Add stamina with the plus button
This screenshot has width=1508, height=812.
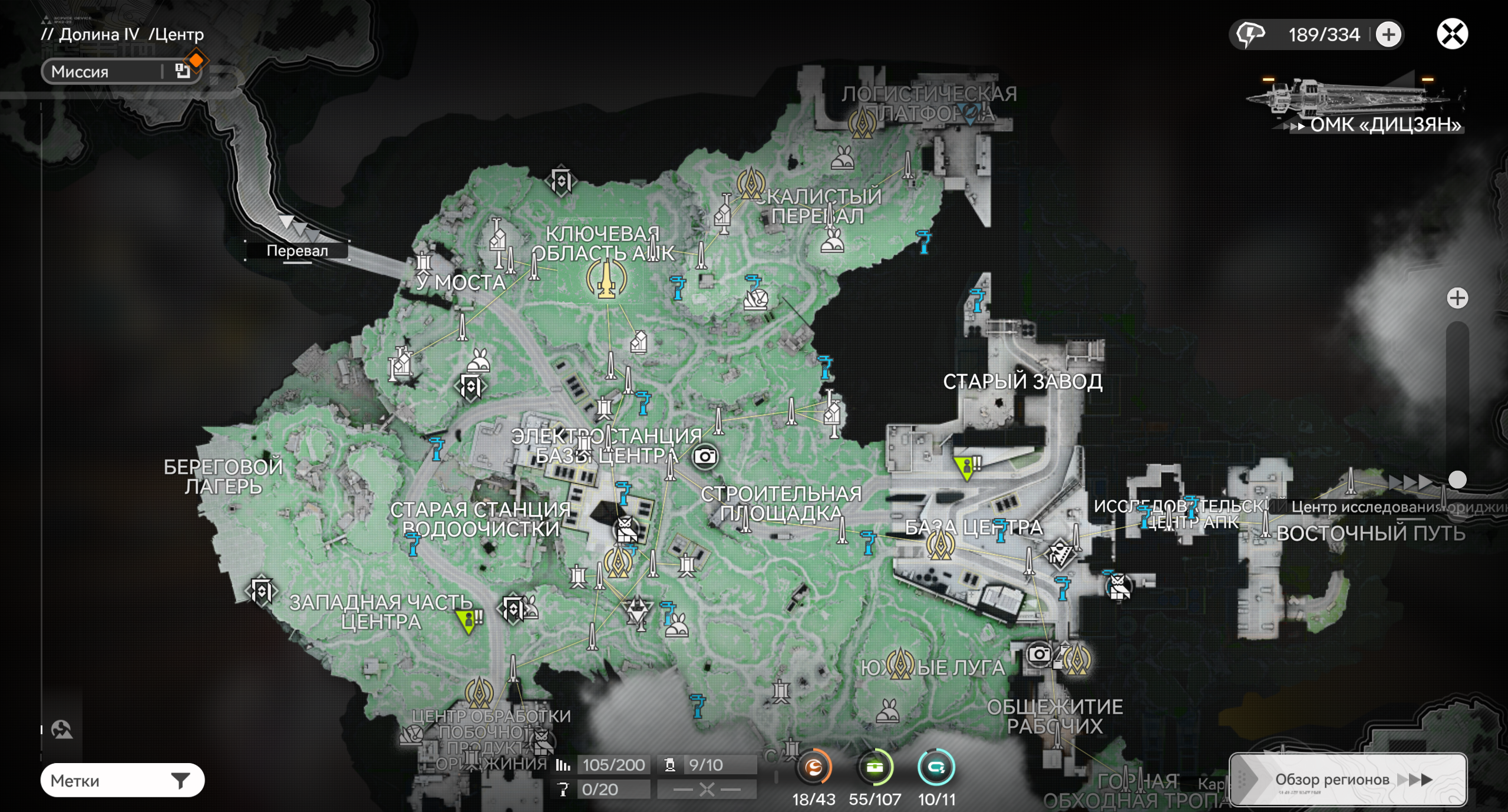click(1388, 34)
